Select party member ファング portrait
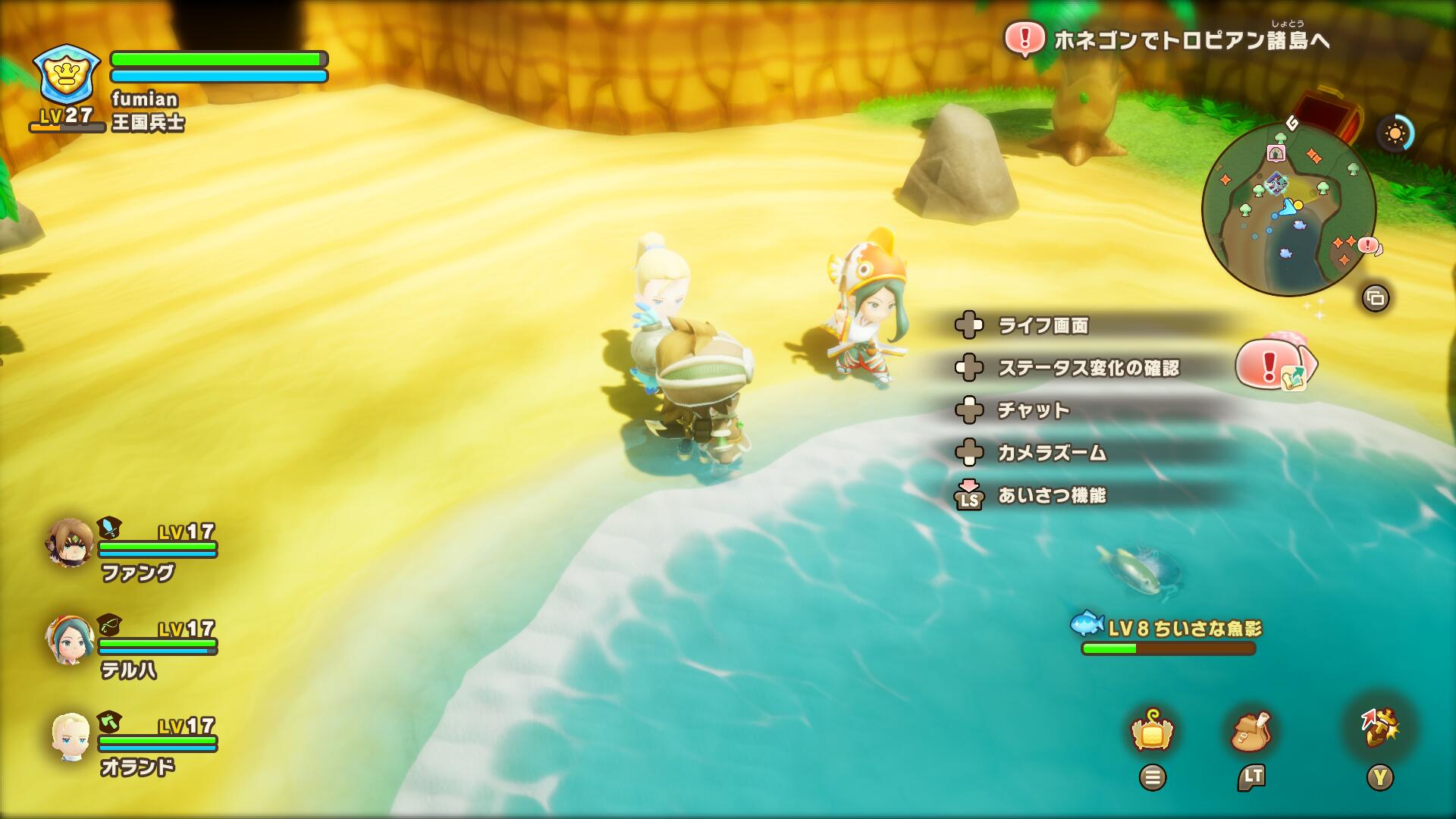Image resolution: width=1456 pixels, height=819 pixels. click(71, 543)
